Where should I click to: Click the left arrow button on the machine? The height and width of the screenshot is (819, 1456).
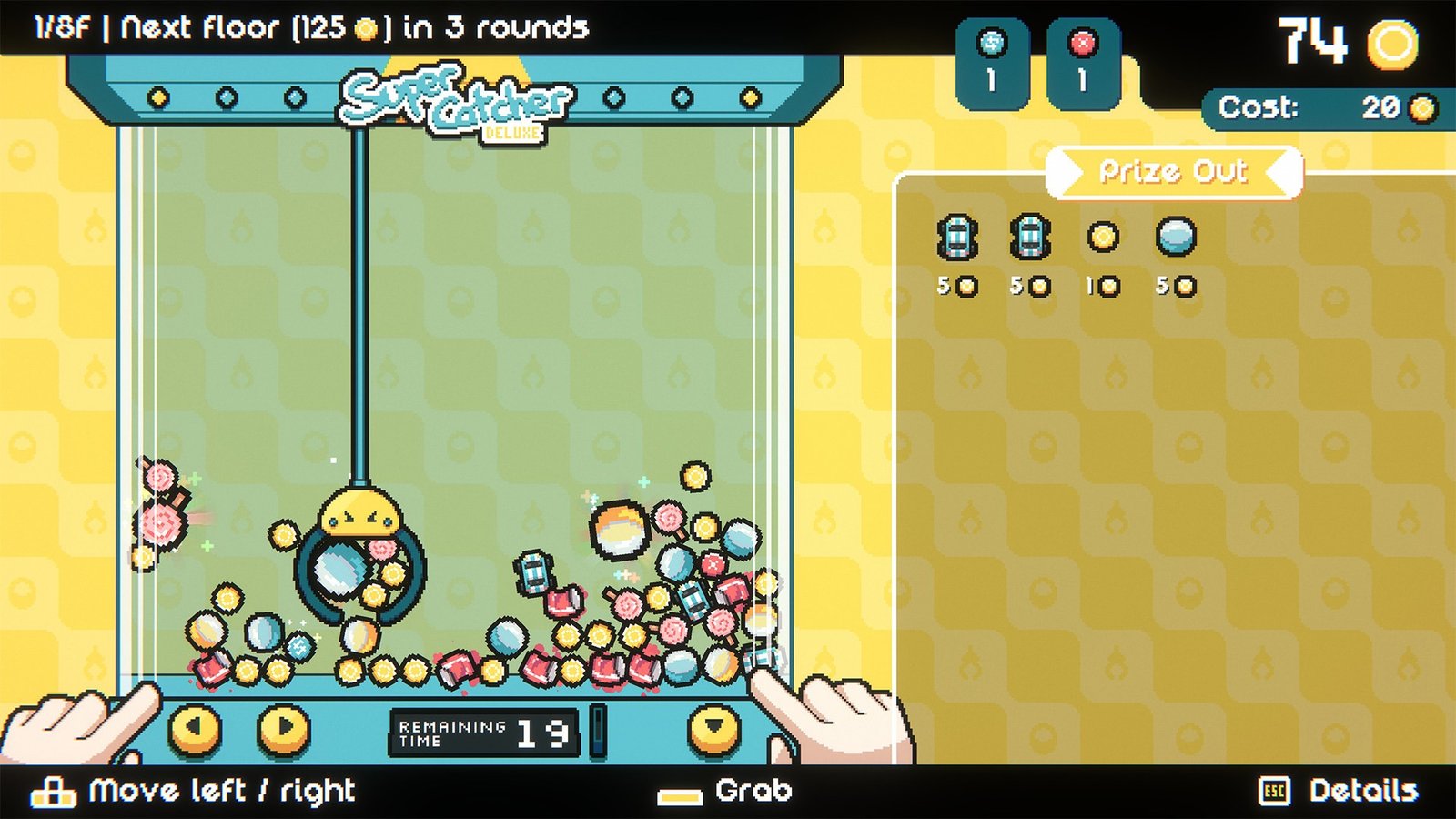tap(196, 729)
